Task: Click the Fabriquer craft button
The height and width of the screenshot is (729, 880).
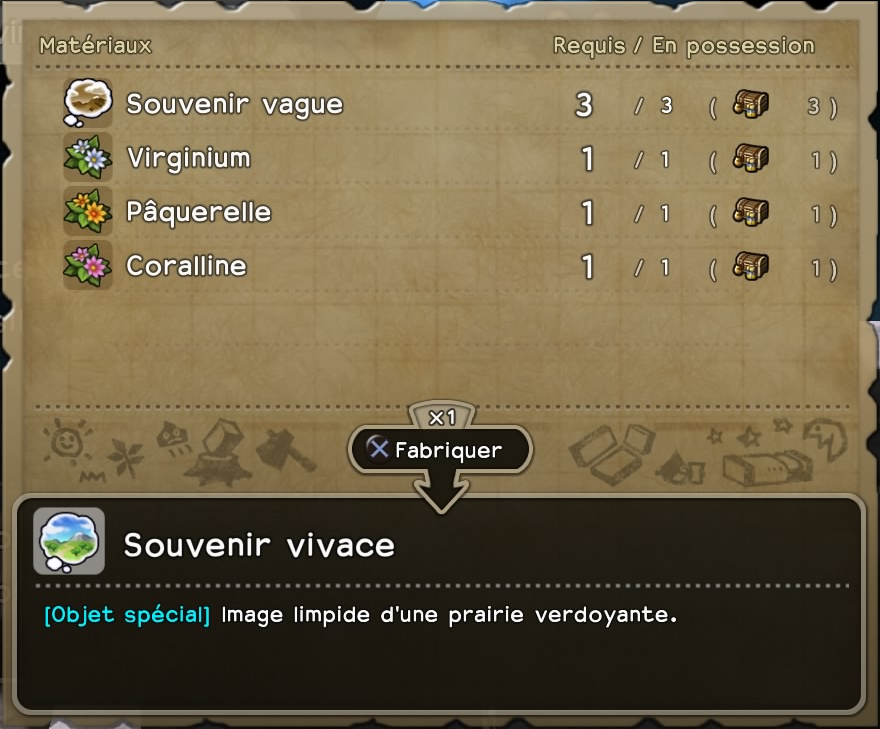Action: [x=440, y=450]
